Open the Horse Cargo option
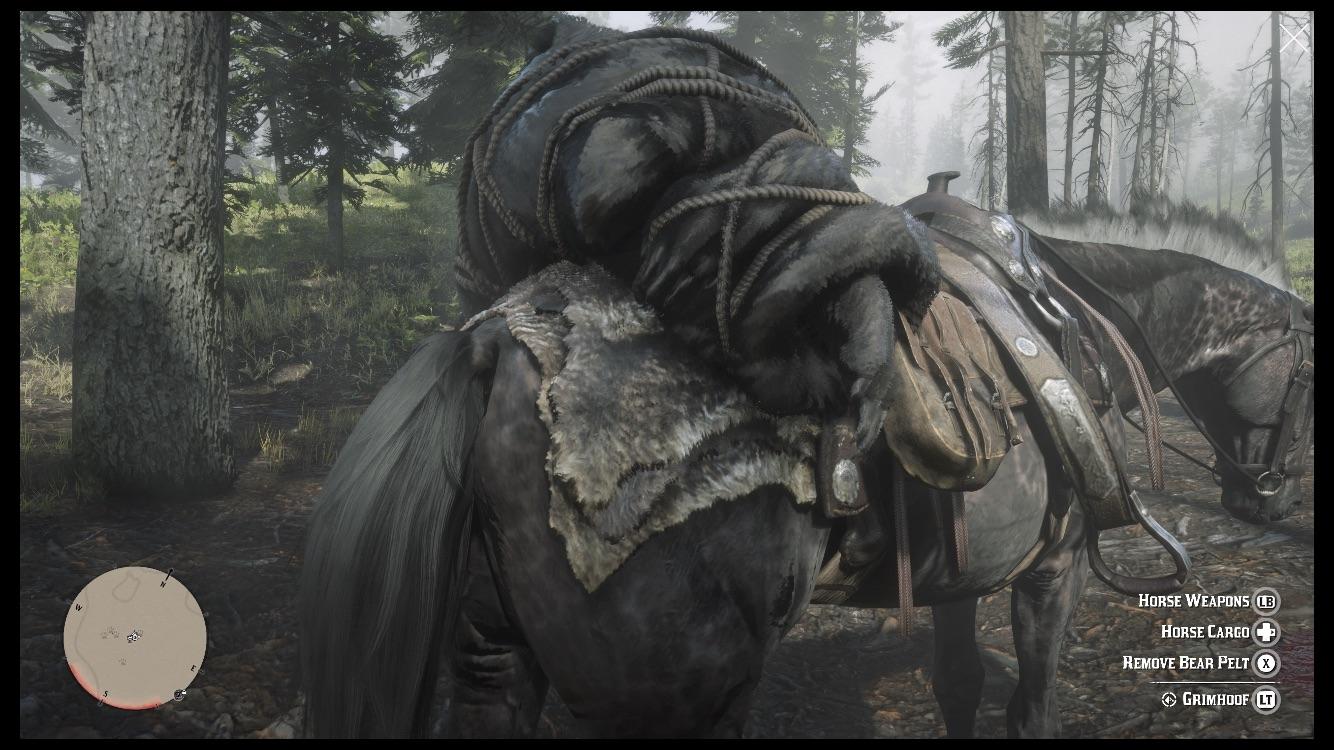1334x750 pixels. point(1205,632)
